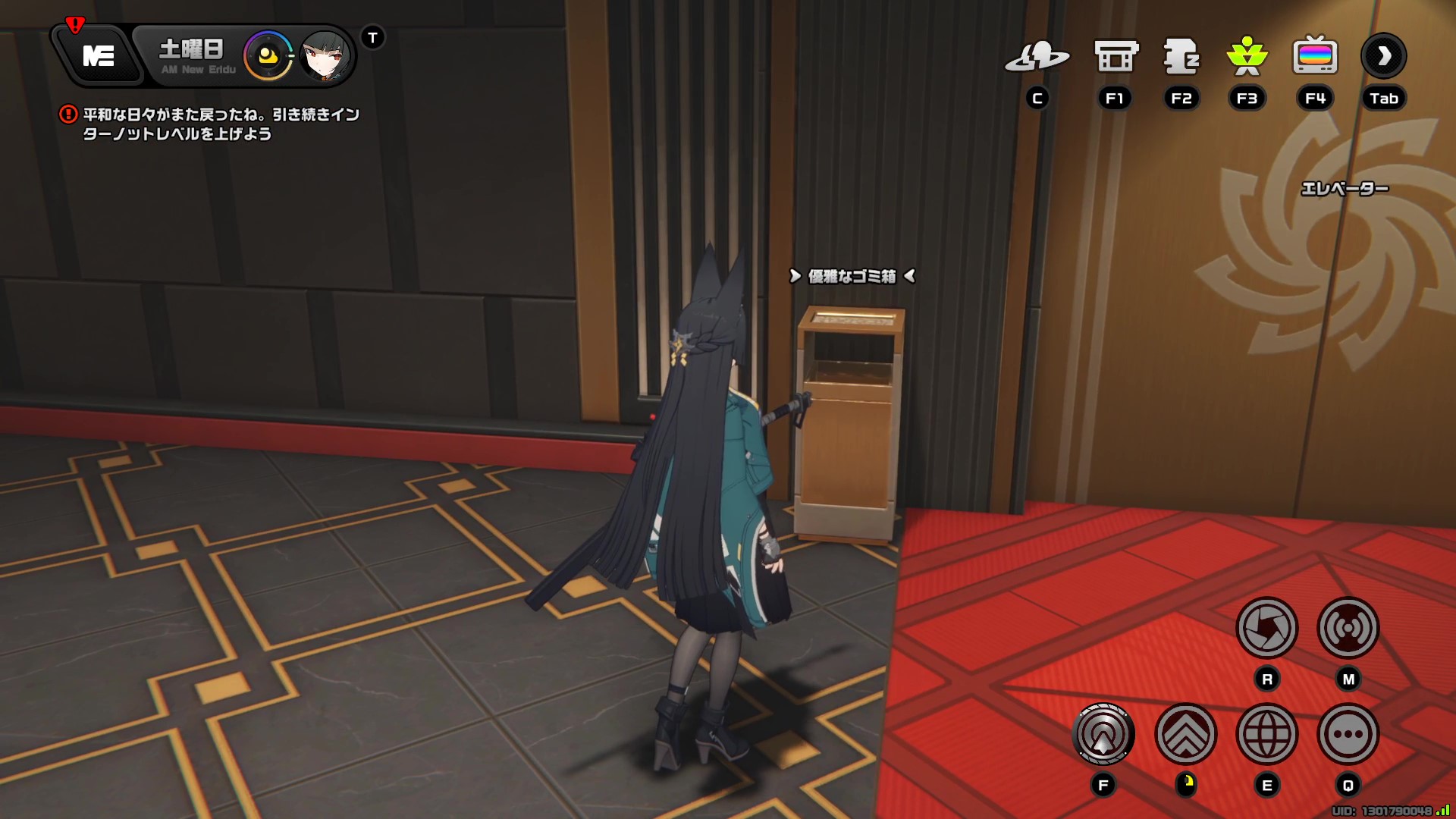Open the ME main menu panel
This screenshot has height=819, width=1456.
(99, 54)
